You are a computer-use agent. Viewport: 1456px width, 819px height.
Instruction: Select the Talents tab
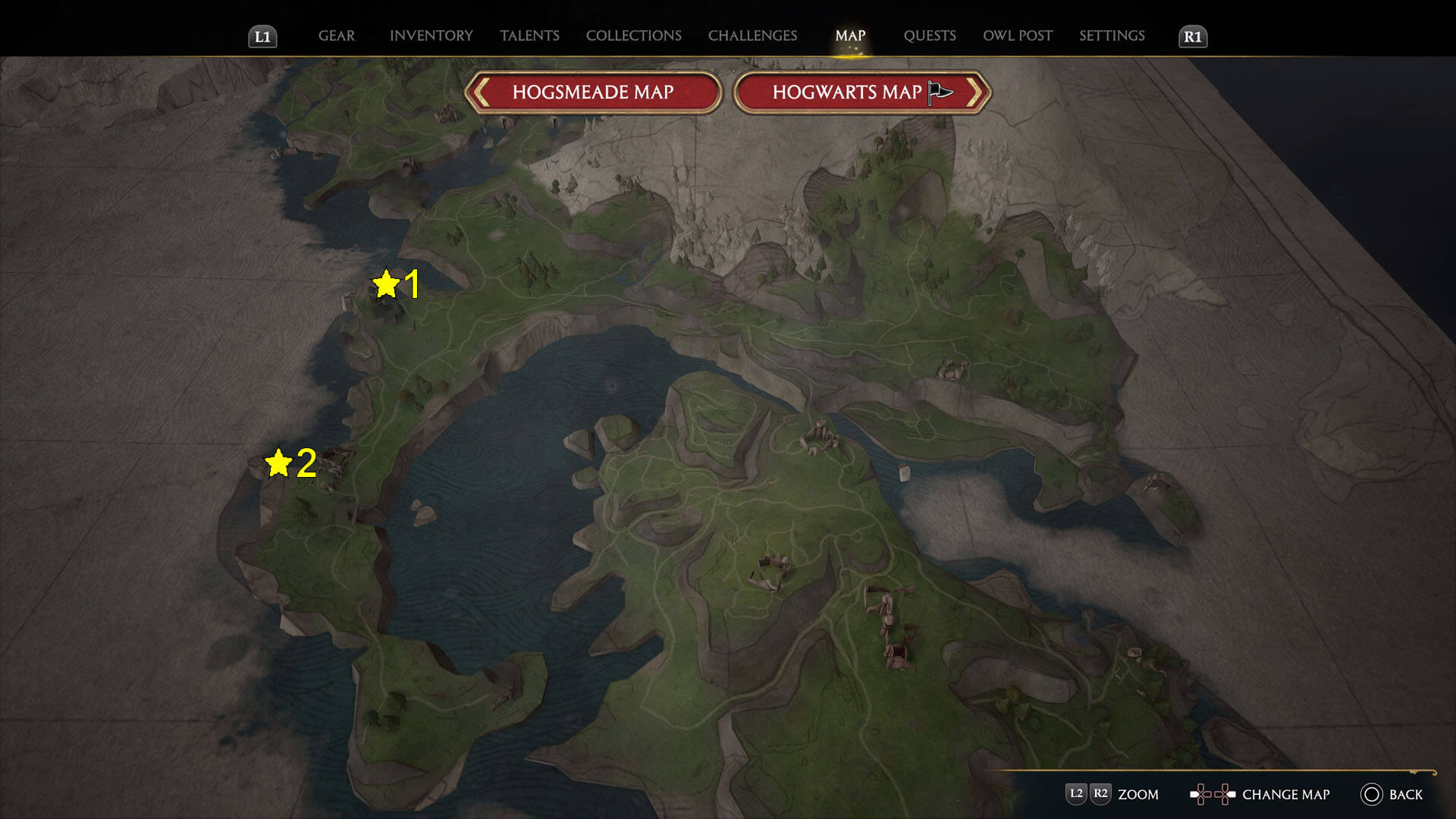click(x=529, y=36)
